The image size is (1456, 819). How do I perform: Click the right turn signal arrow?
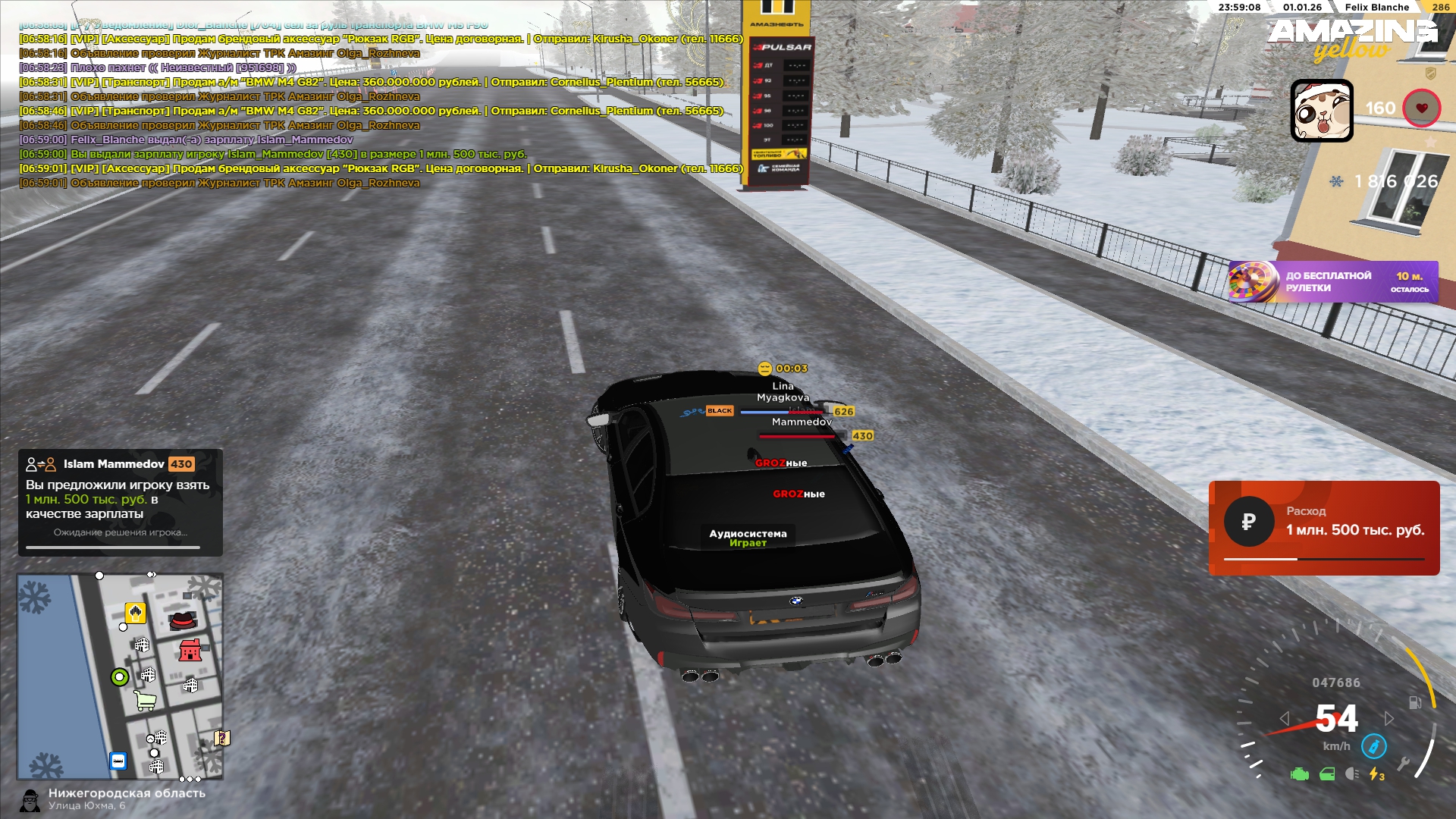tap(1389, 718)
